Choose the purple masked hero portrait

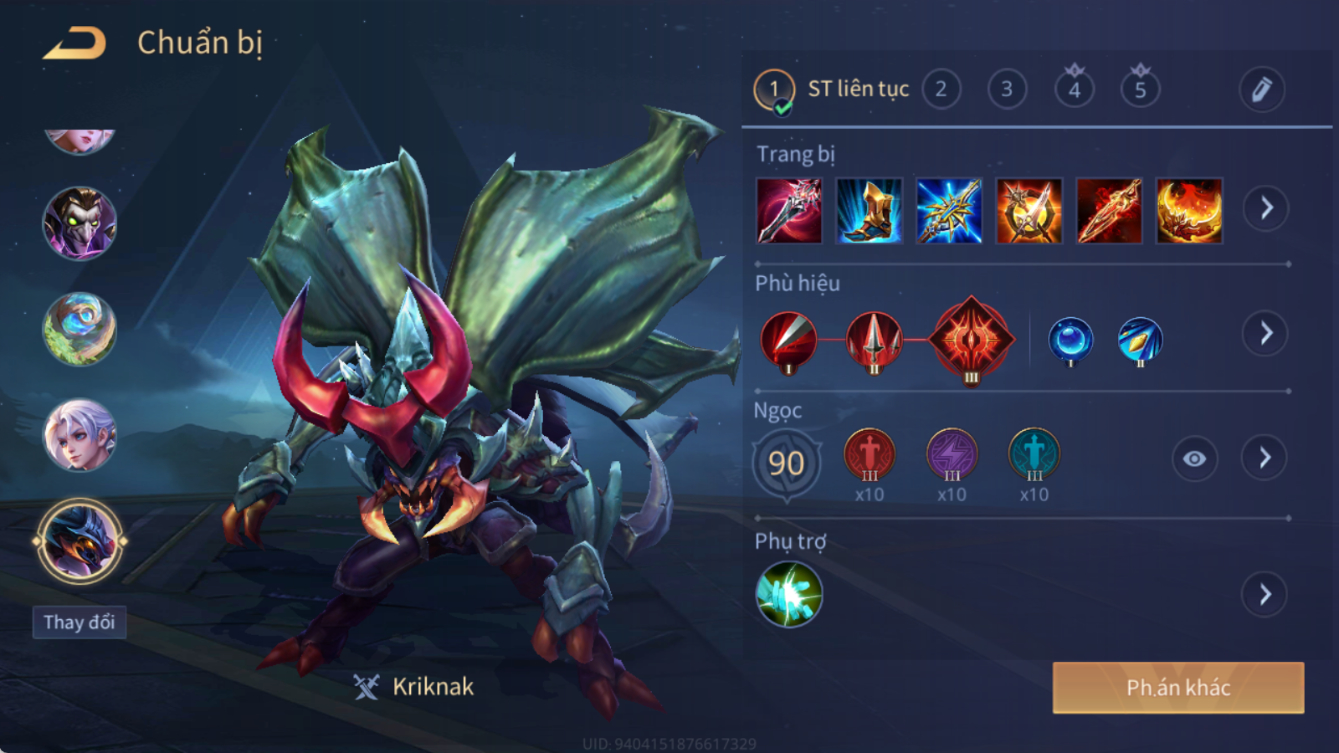click(79, 222)
